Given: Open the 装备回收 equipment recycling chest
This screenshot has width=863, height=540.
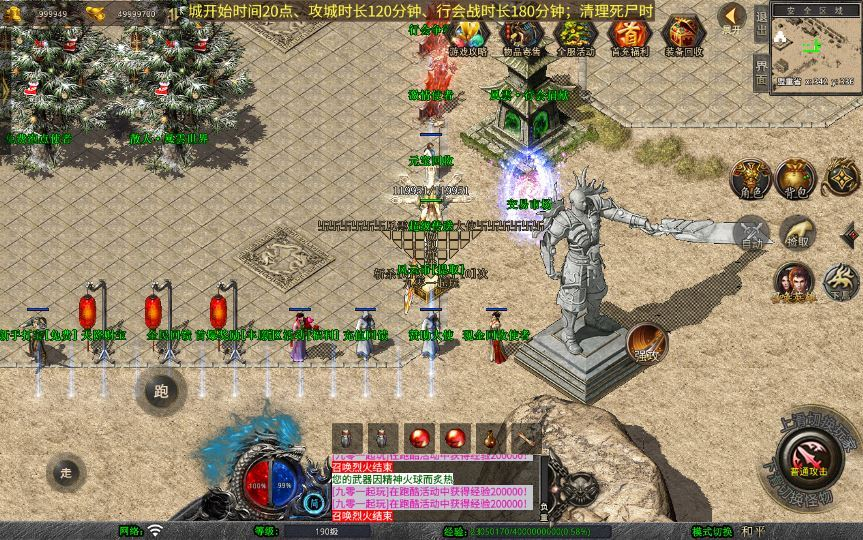Looking at the screenshot, I should (684, 37).
